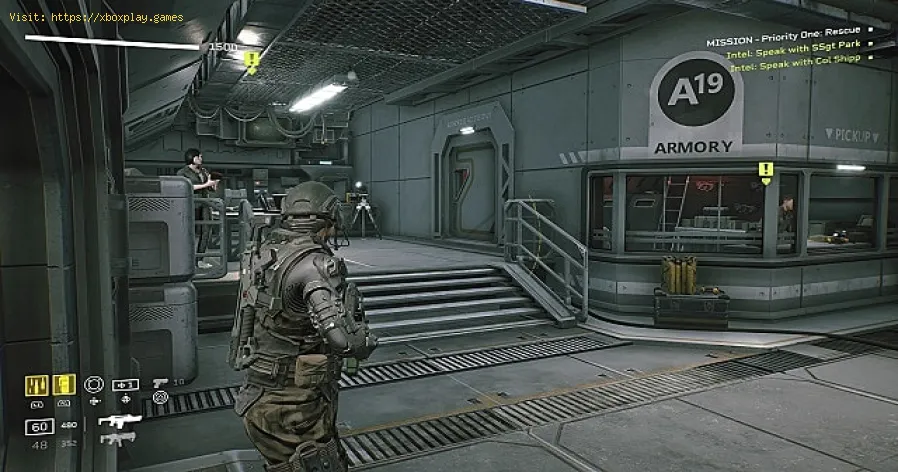898x472 pixels.
Task: Select the circular ring ability icon
Action: click(x=95, y=384)
